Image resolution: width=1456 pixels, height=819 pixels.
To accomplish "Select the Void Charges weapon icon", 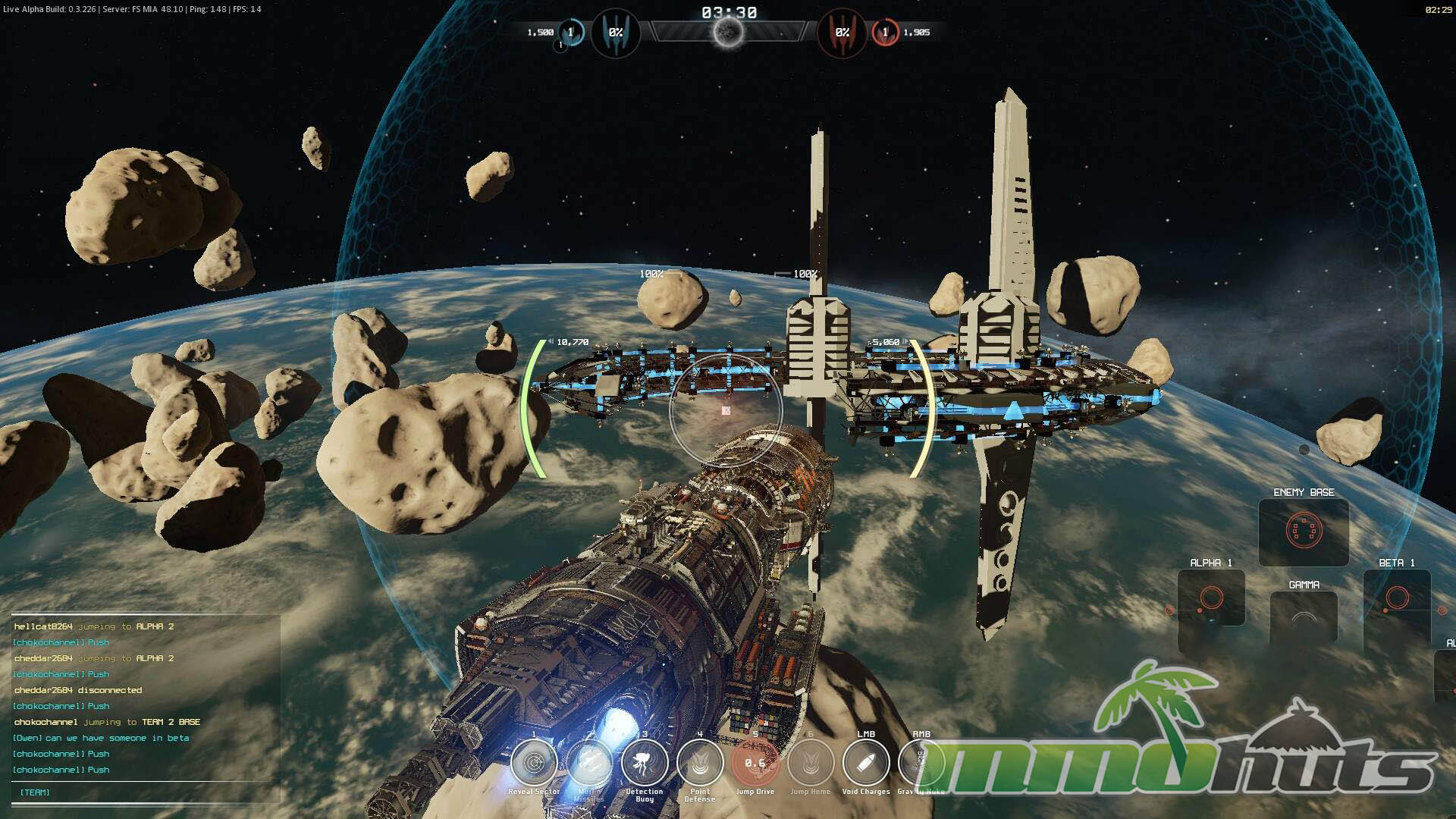I will click(x=866, y=763).
